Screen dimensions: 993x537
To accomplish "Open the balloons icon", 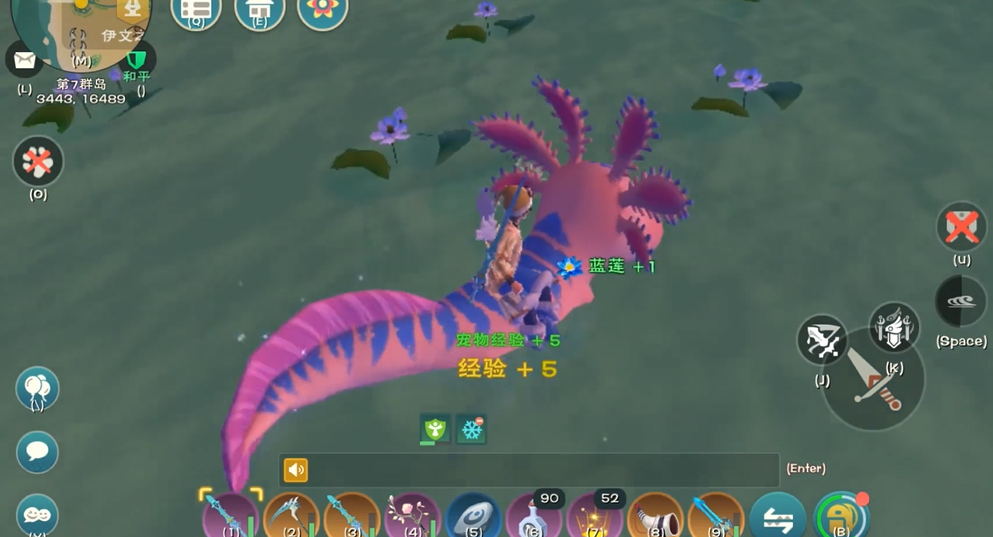I will point(37,387).
